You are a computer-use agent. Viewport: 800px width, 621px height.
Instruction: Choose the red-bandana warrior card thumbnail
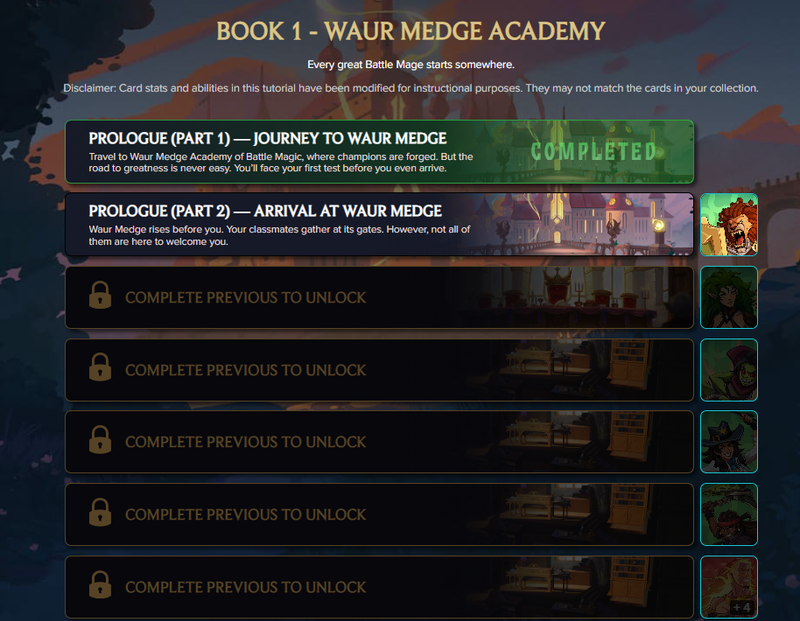(x=728, y=515)
